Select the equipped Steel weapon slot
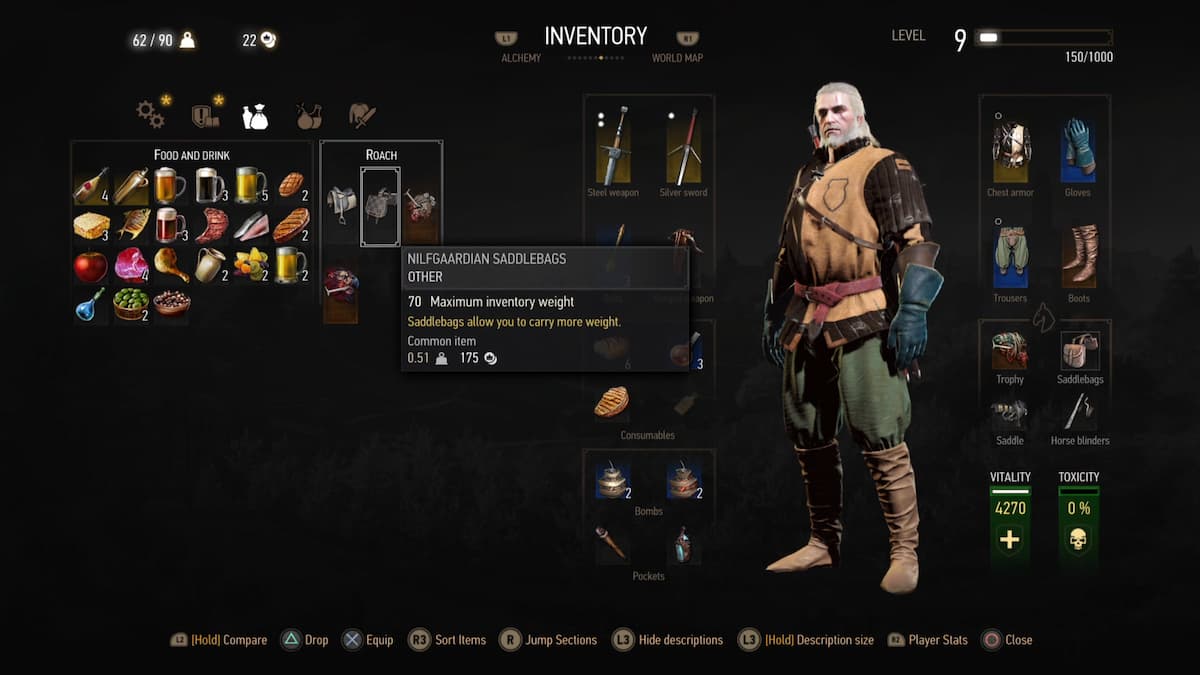The width and height of the screenshot is (1200, 675). (x=613, y=146)
